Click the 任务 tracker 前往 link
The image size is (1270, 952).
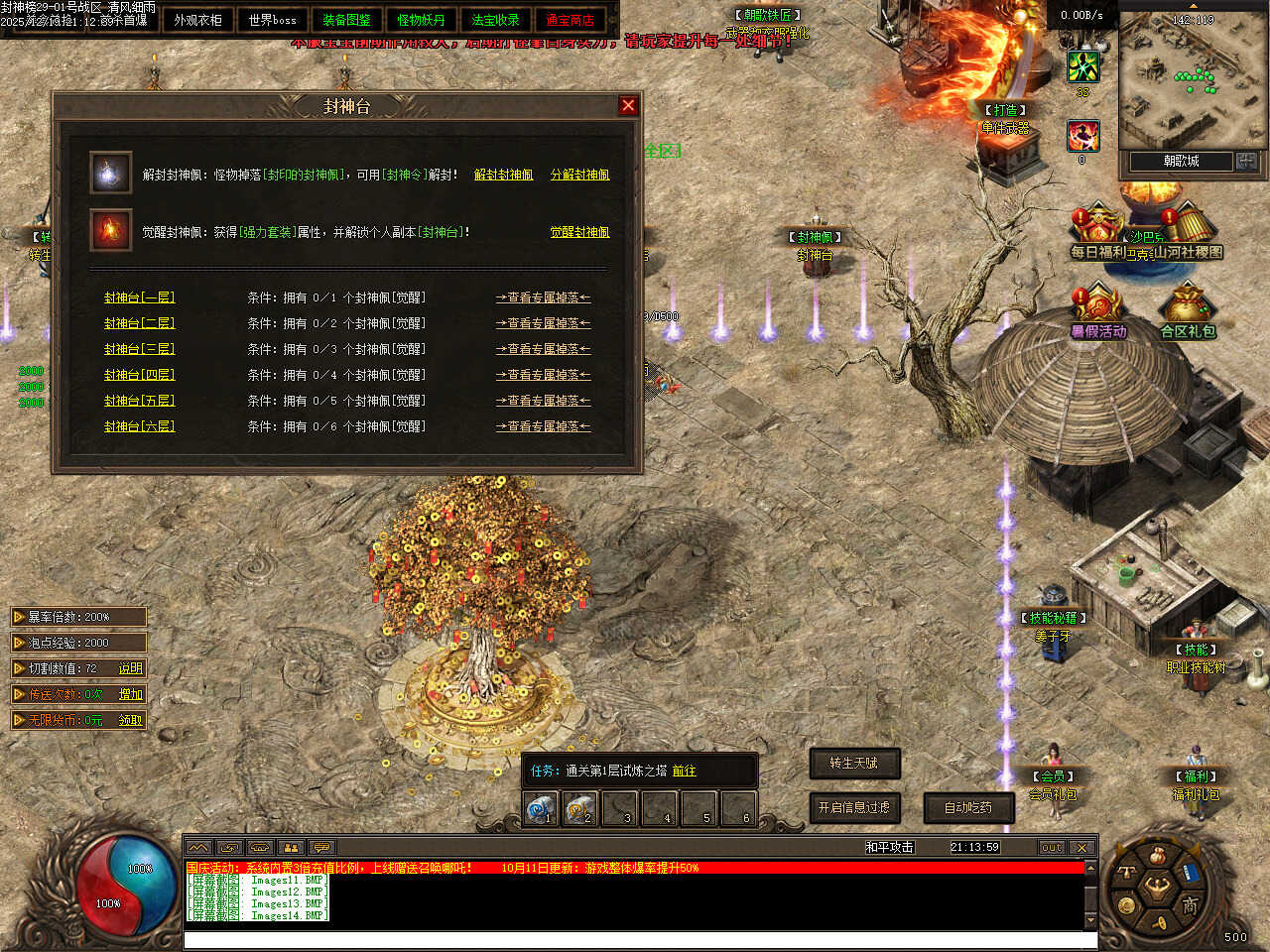(684, 771)
